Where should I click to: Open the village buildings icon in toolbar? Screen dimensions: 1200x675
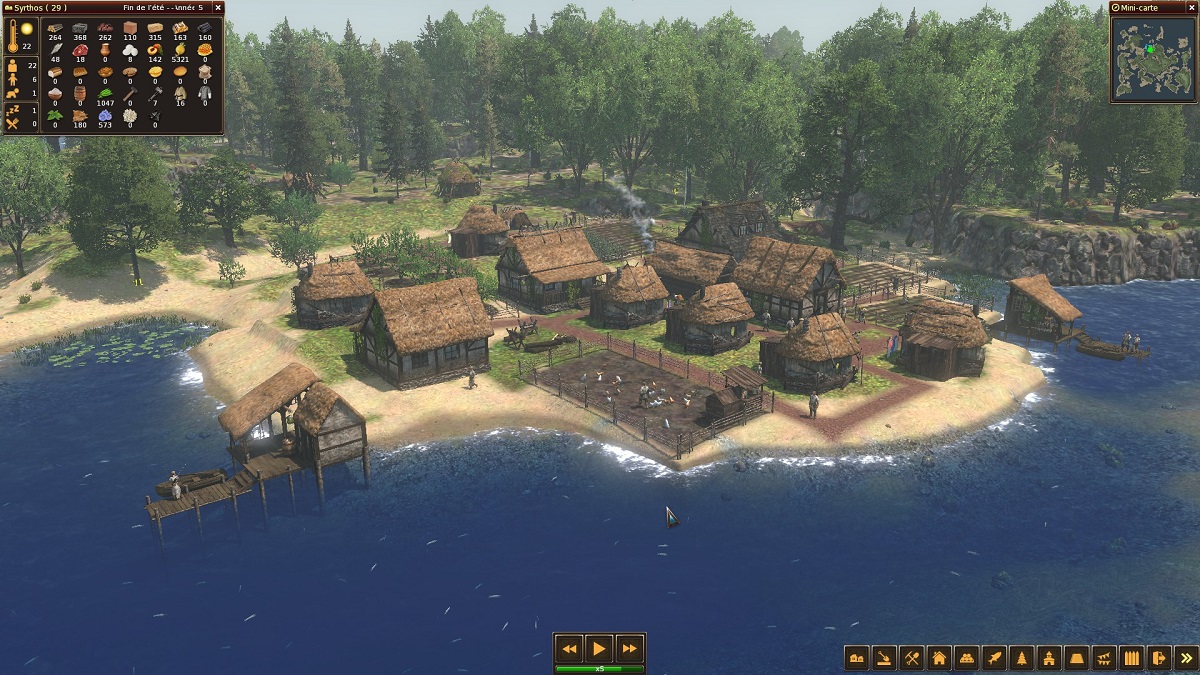click(x=857, y=657)
